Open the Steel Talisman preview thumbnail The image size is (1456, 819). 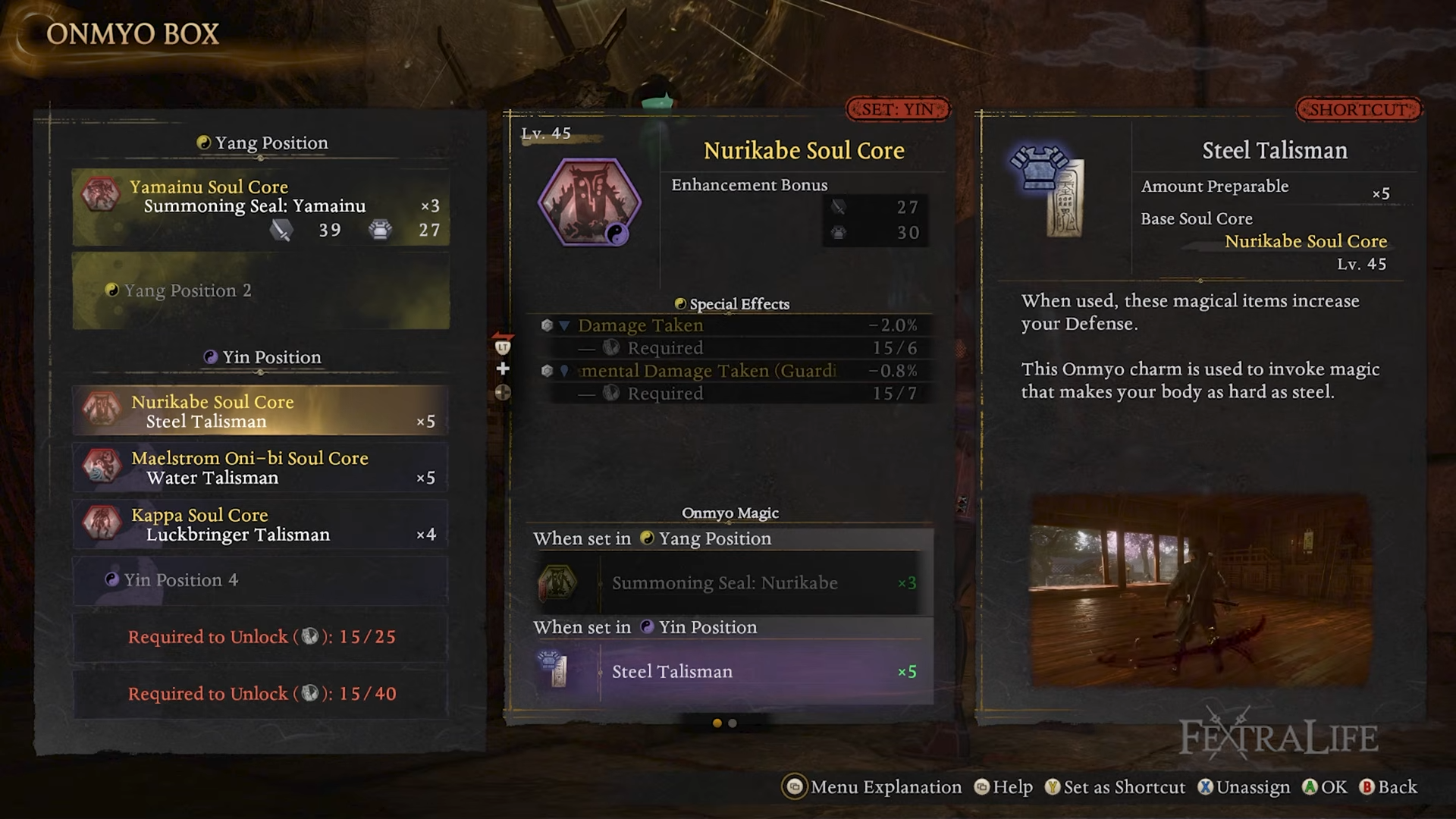pyautogui.click(x=1200, y=591)
